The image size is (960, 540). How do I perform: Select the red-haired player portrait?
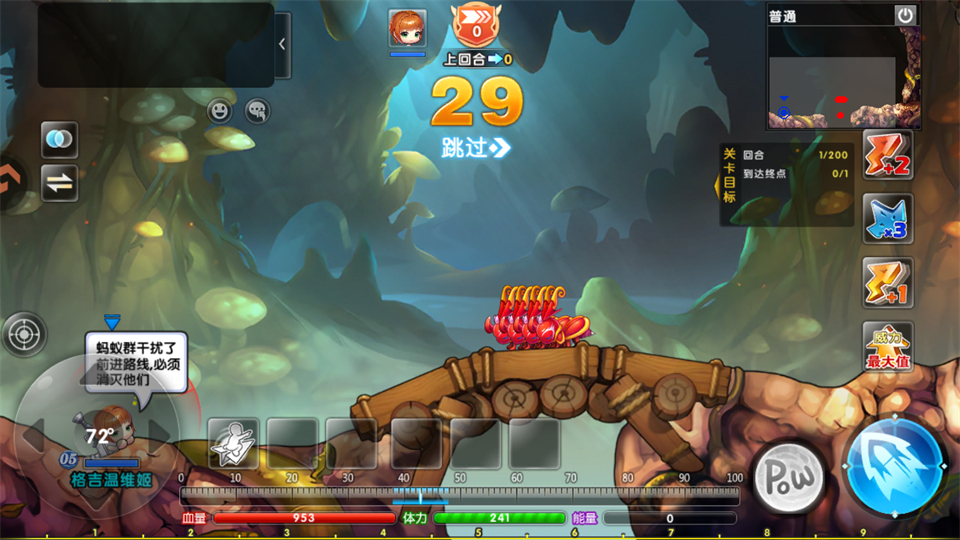pyautogui.click(x=407, y=28)
